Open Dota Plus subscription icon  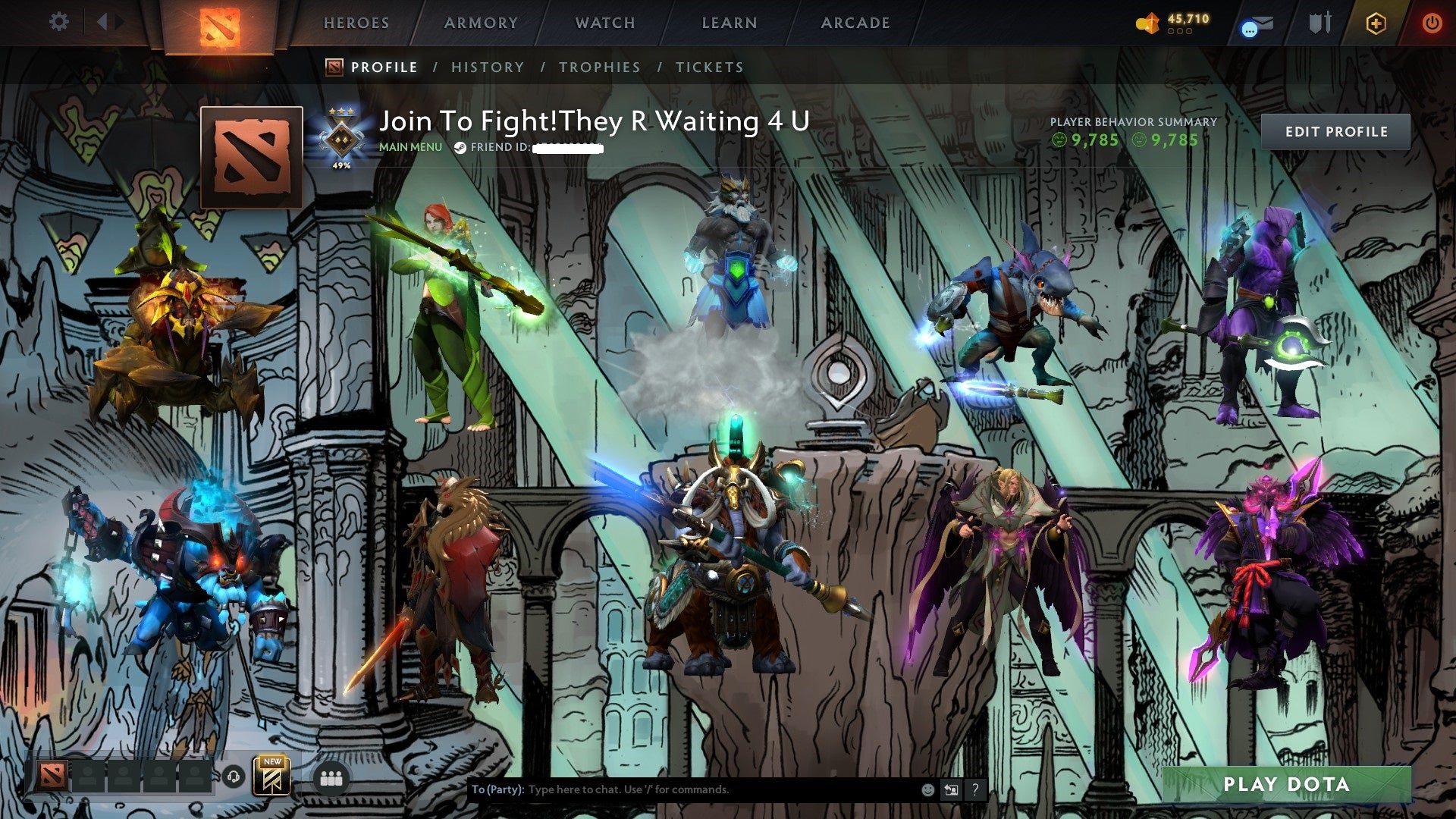point(1376,23)
